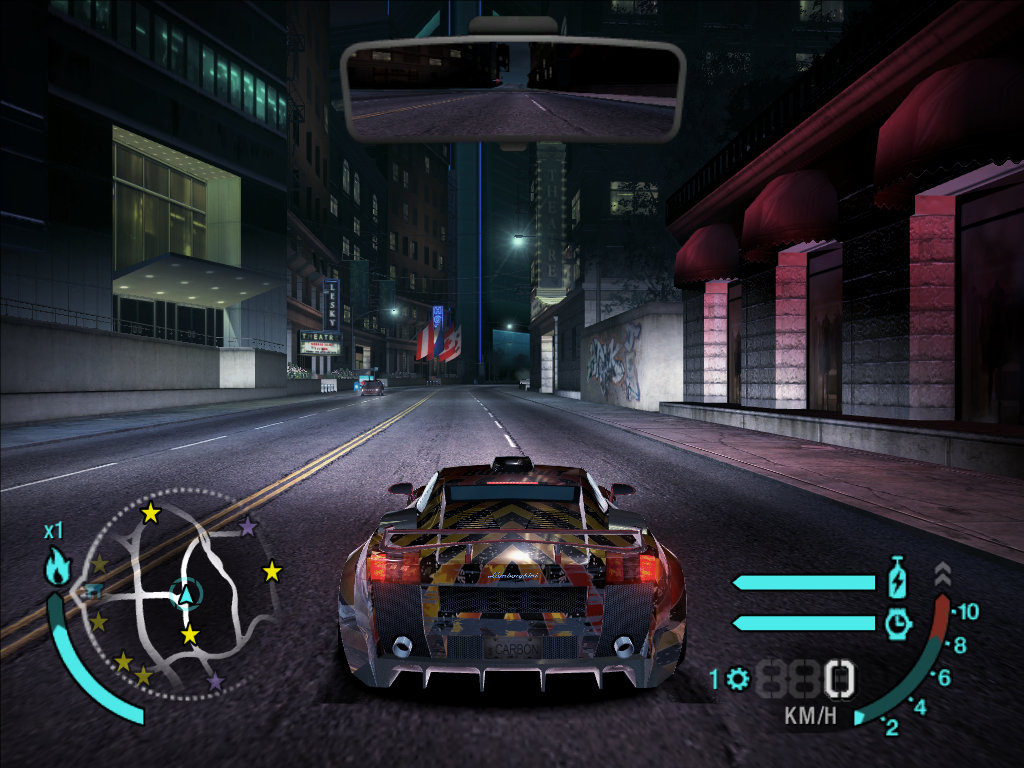
Task: Activate the speedbreaker watch icon
Action: (898, 623)
